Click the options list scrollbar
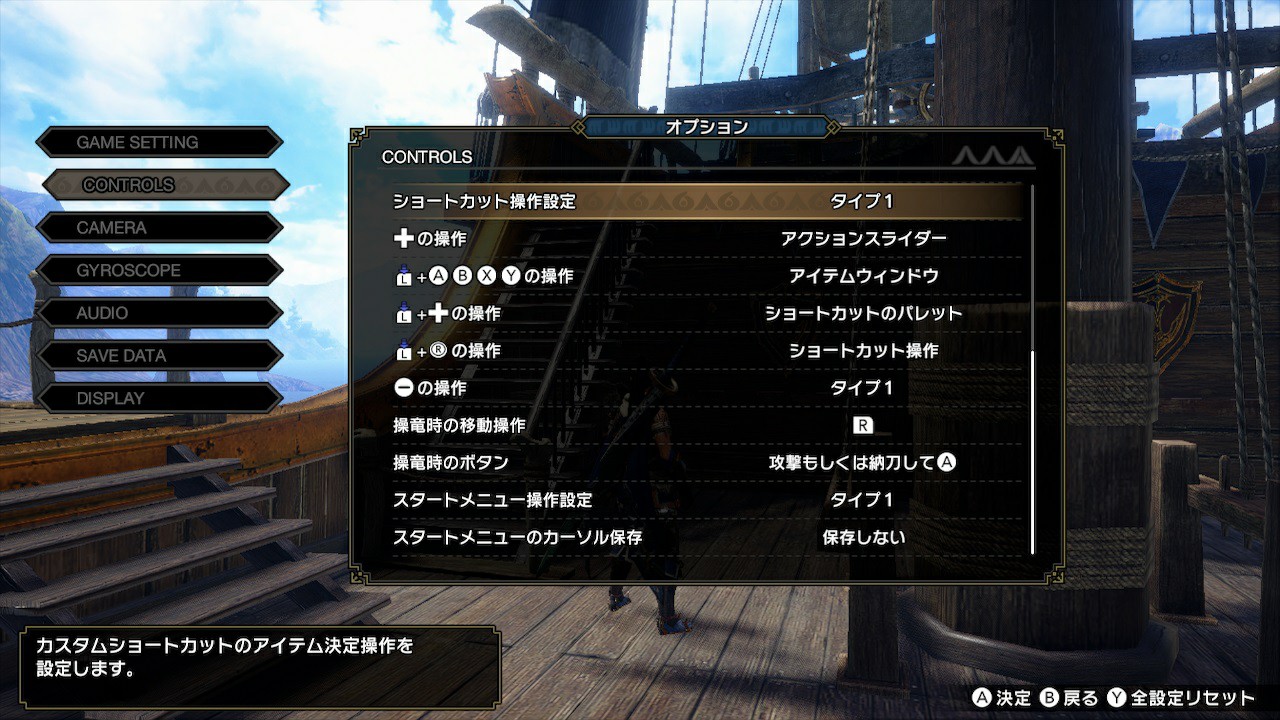Image resolution: width=1280 pixels, height=720 pixels. click(x=1032, y=452)
